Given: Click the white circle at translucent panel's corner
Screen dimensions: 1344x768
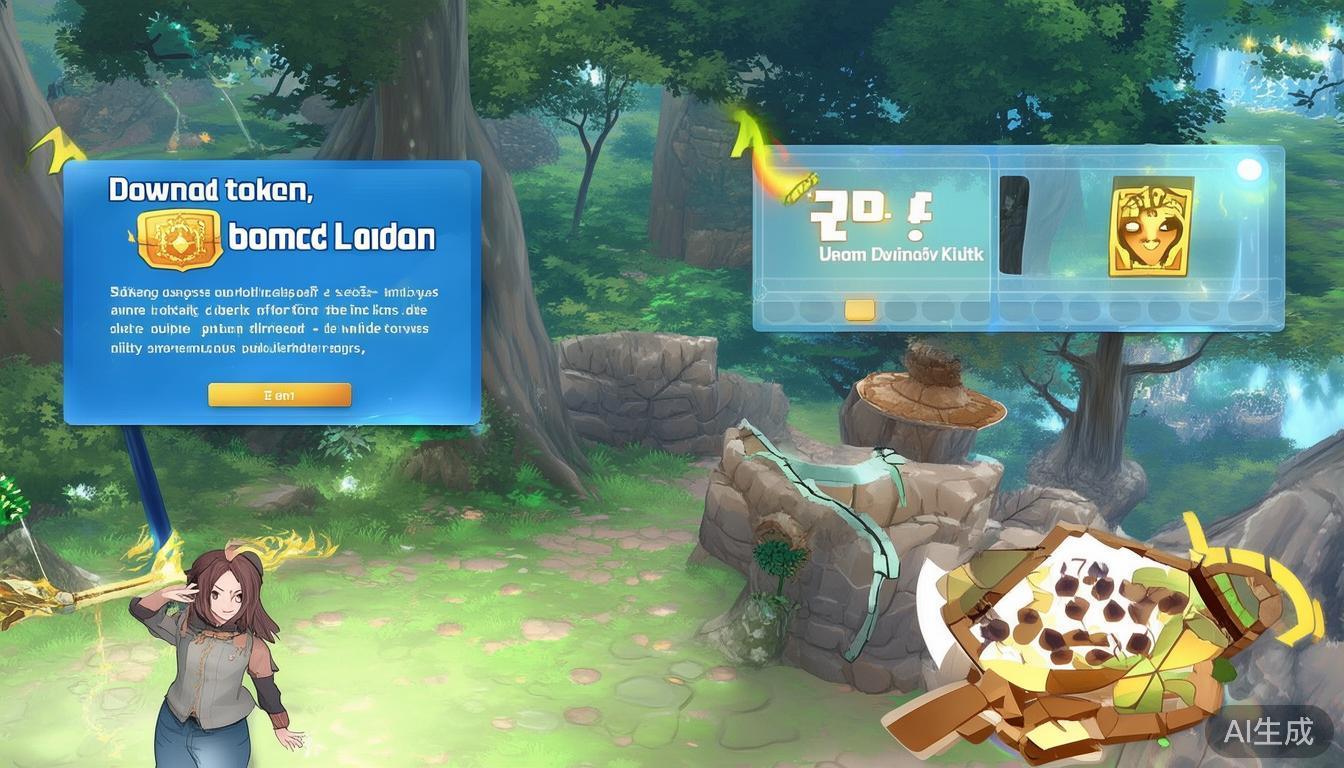Looking at the screenshot, I should (1249, 170).
